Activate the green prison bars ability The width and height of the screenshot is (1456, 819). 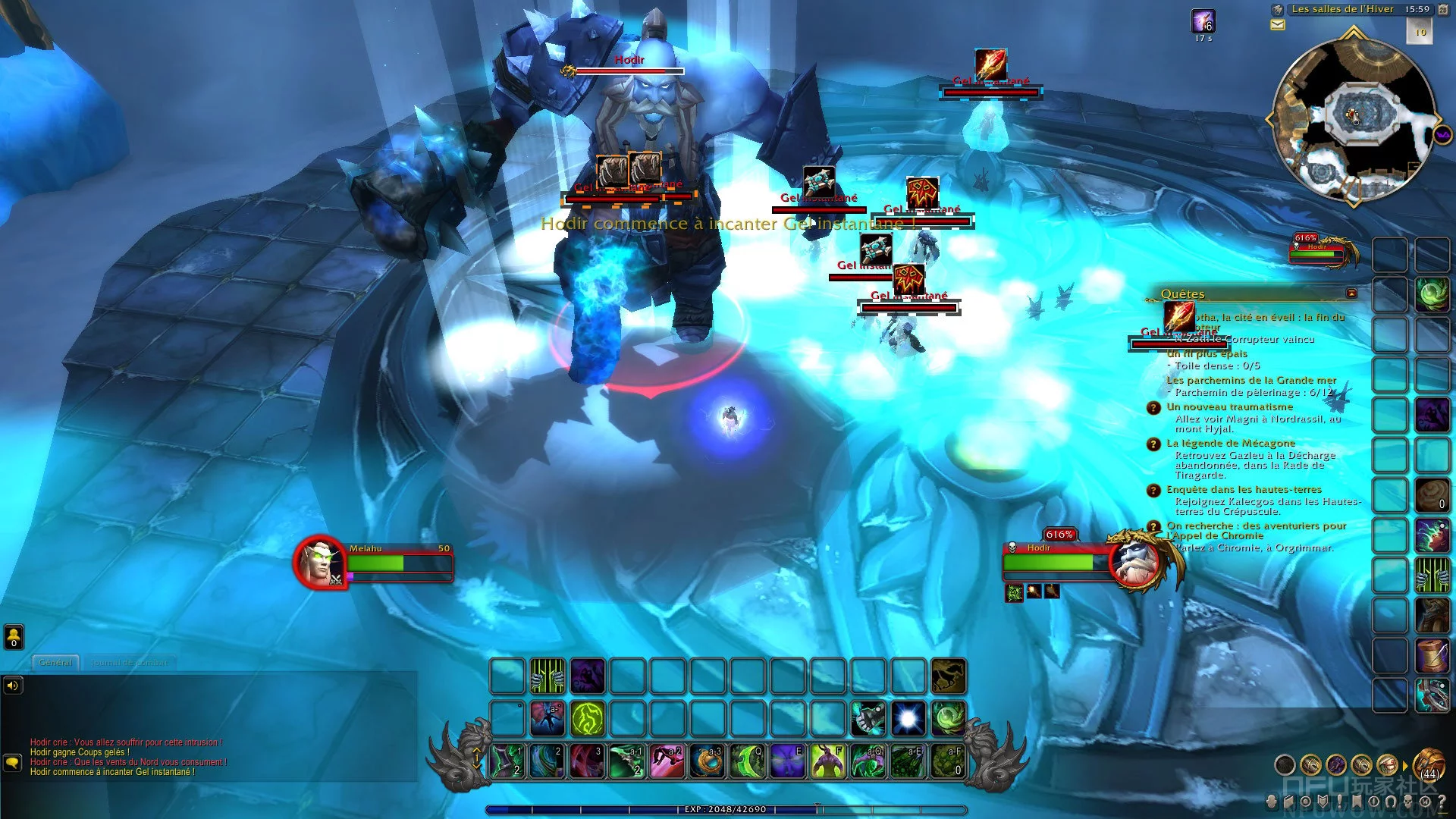click(547, 676)
